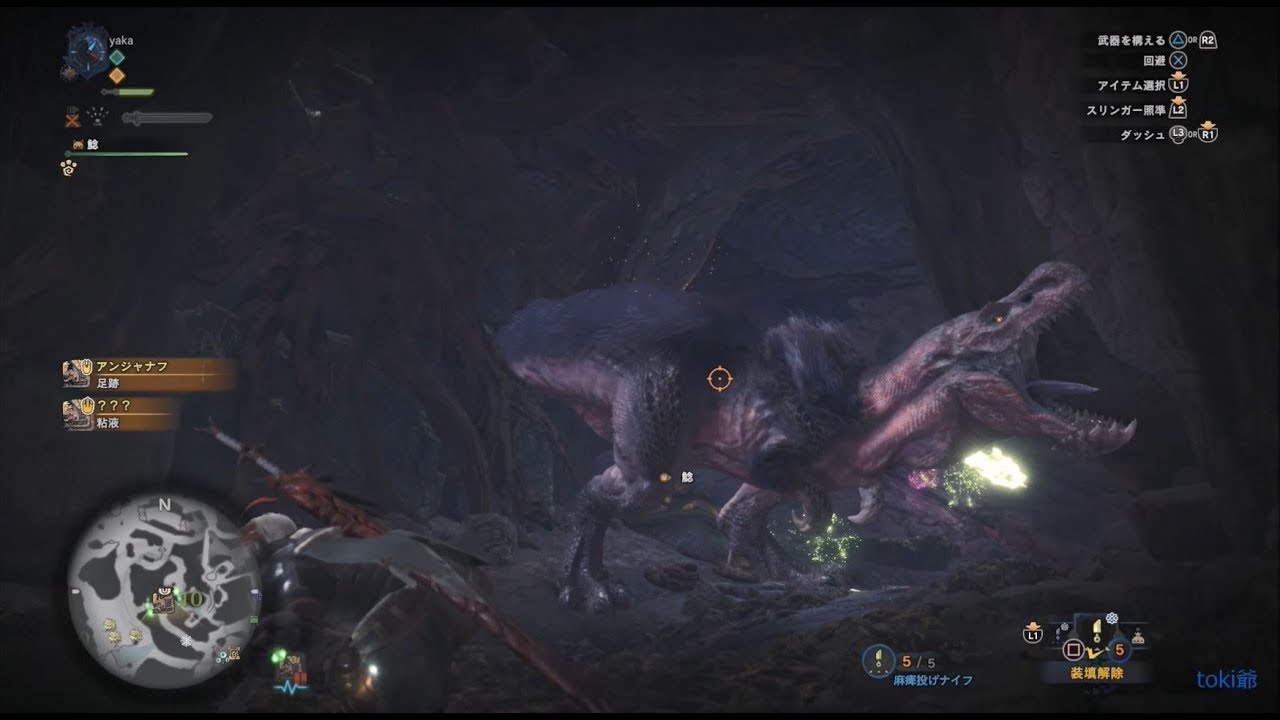The height and width of the screenshot is (720, 1280).
Task: Toggle the orange item diamond indicator
Action: tap(115, 75)
